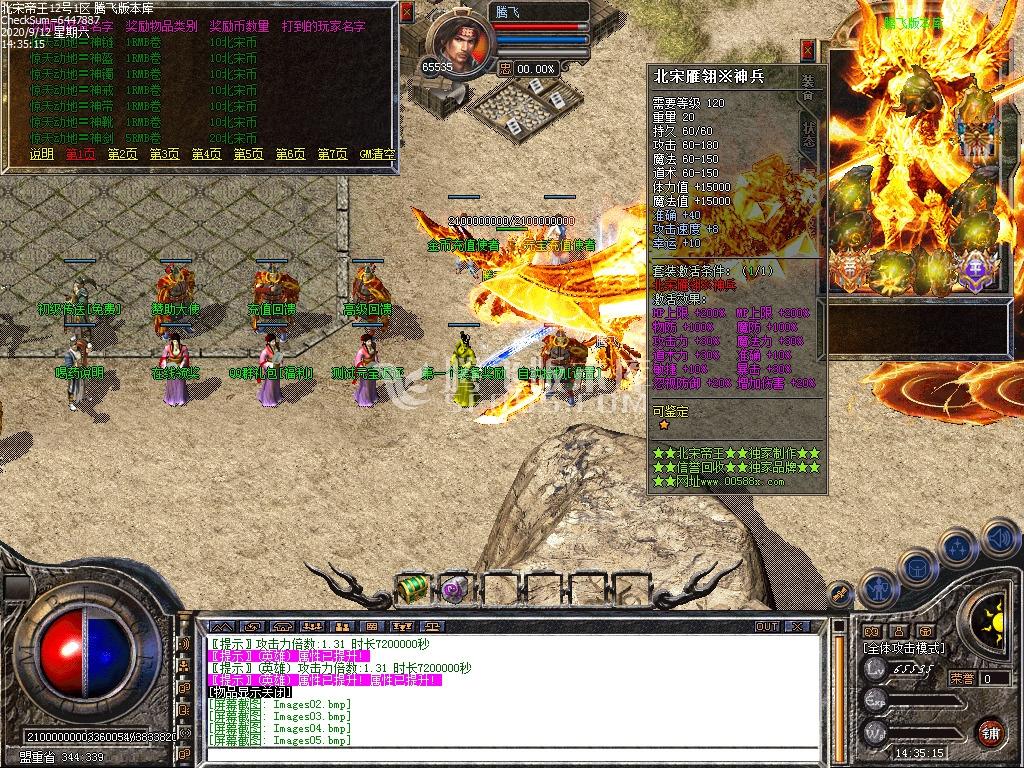This screenshot has height=768, width=1024.
Task: Use the purple scroll hotbar item
Action: 455,588
